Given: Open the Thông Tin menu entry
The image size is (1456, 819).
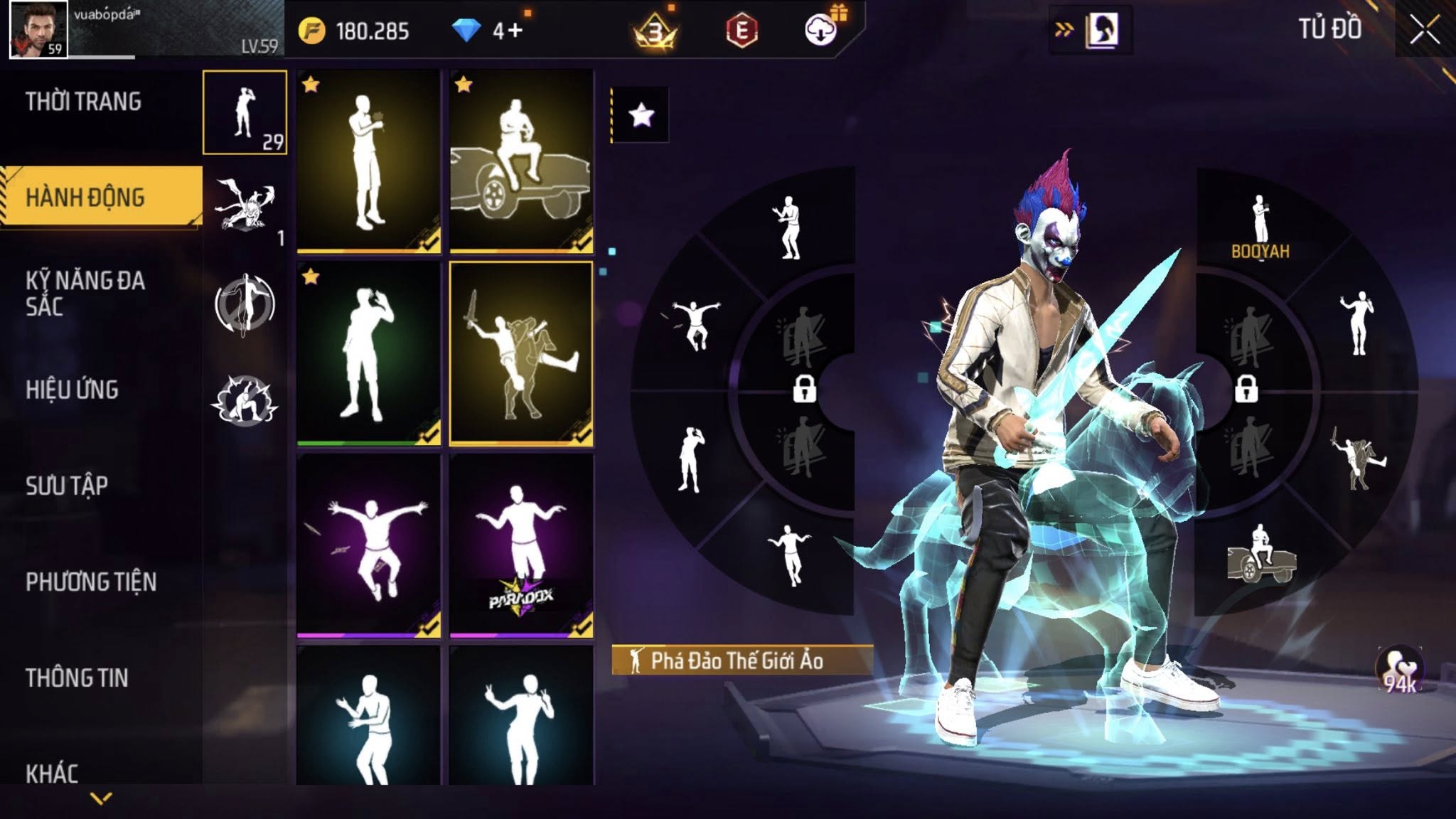Looking at the screenshot, I should [x=77, y=678].
